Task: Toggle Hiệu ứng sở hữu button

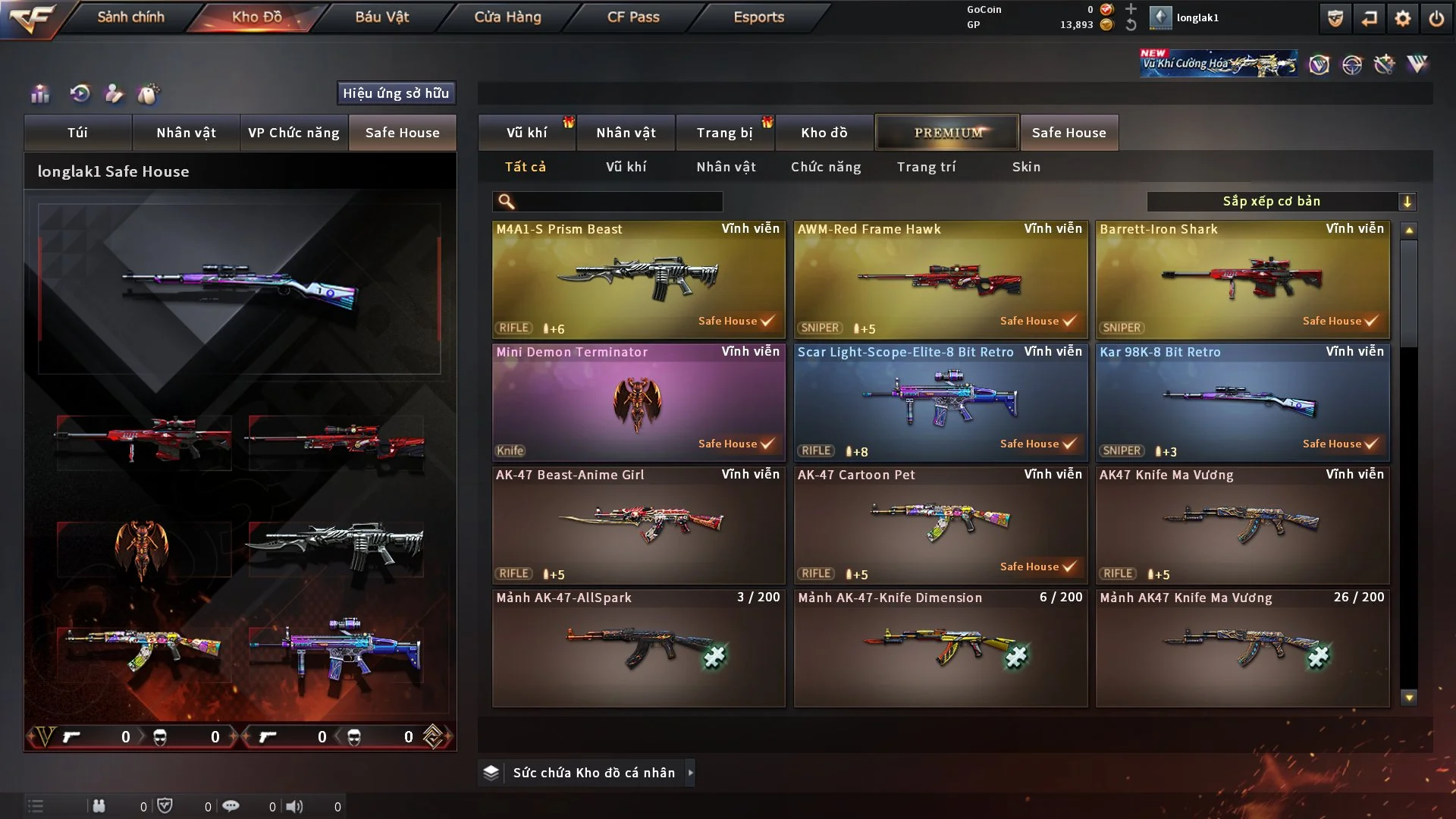Action: (x=396, y=93)
